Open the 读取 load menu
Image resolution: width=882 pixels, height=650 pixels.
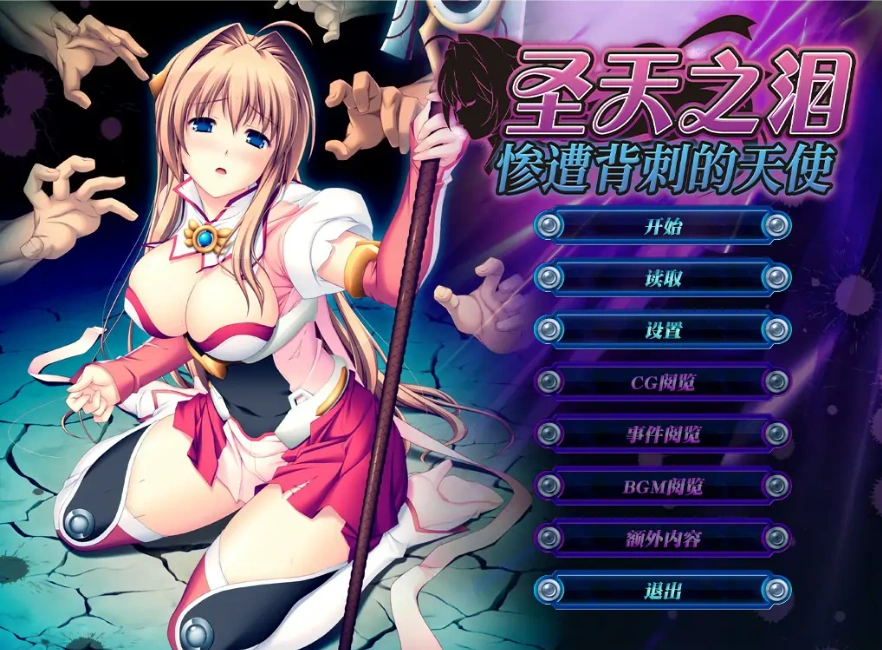662,278
